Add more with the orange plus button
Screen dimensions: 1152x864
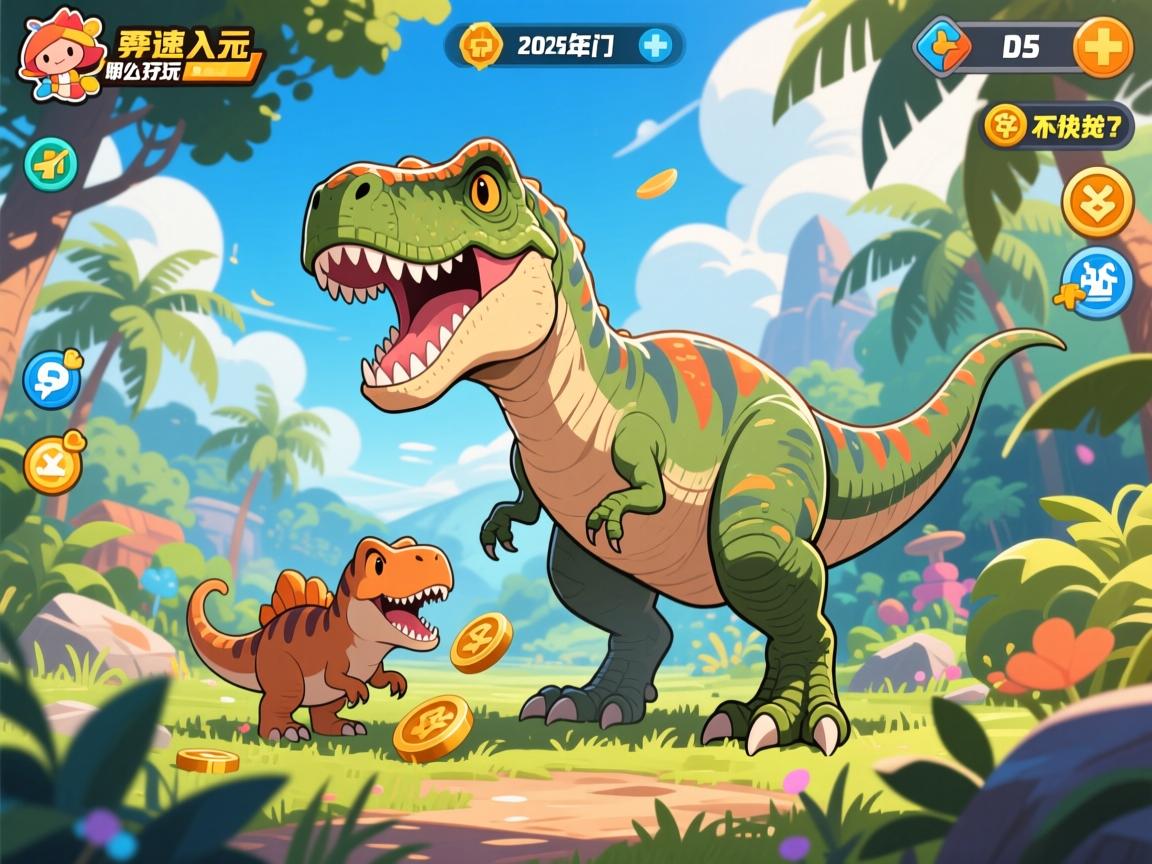[x=1103, y=47]
